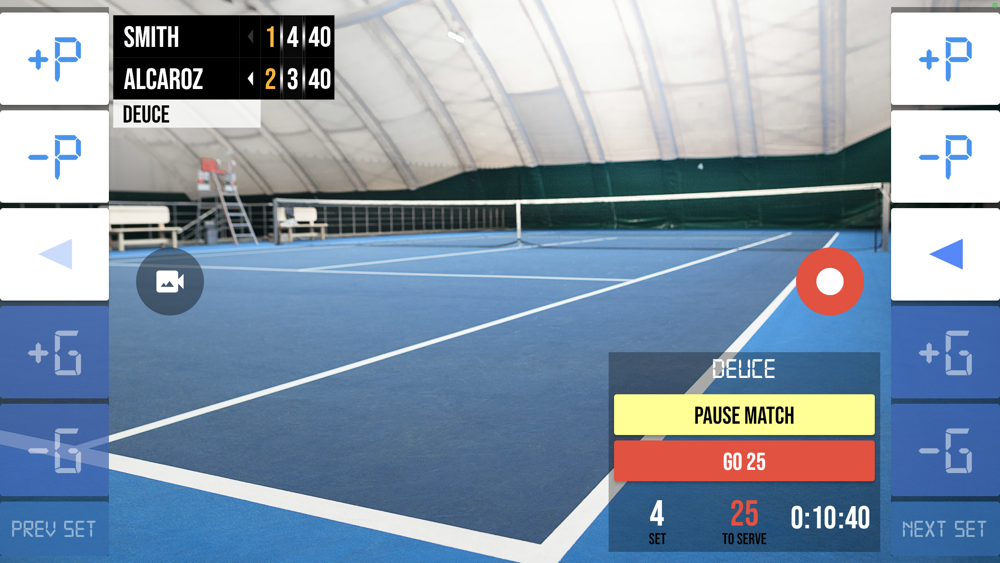Open the camera switch icon
Viewport: 1000px width, 563px height.
(x=170, y=282)
